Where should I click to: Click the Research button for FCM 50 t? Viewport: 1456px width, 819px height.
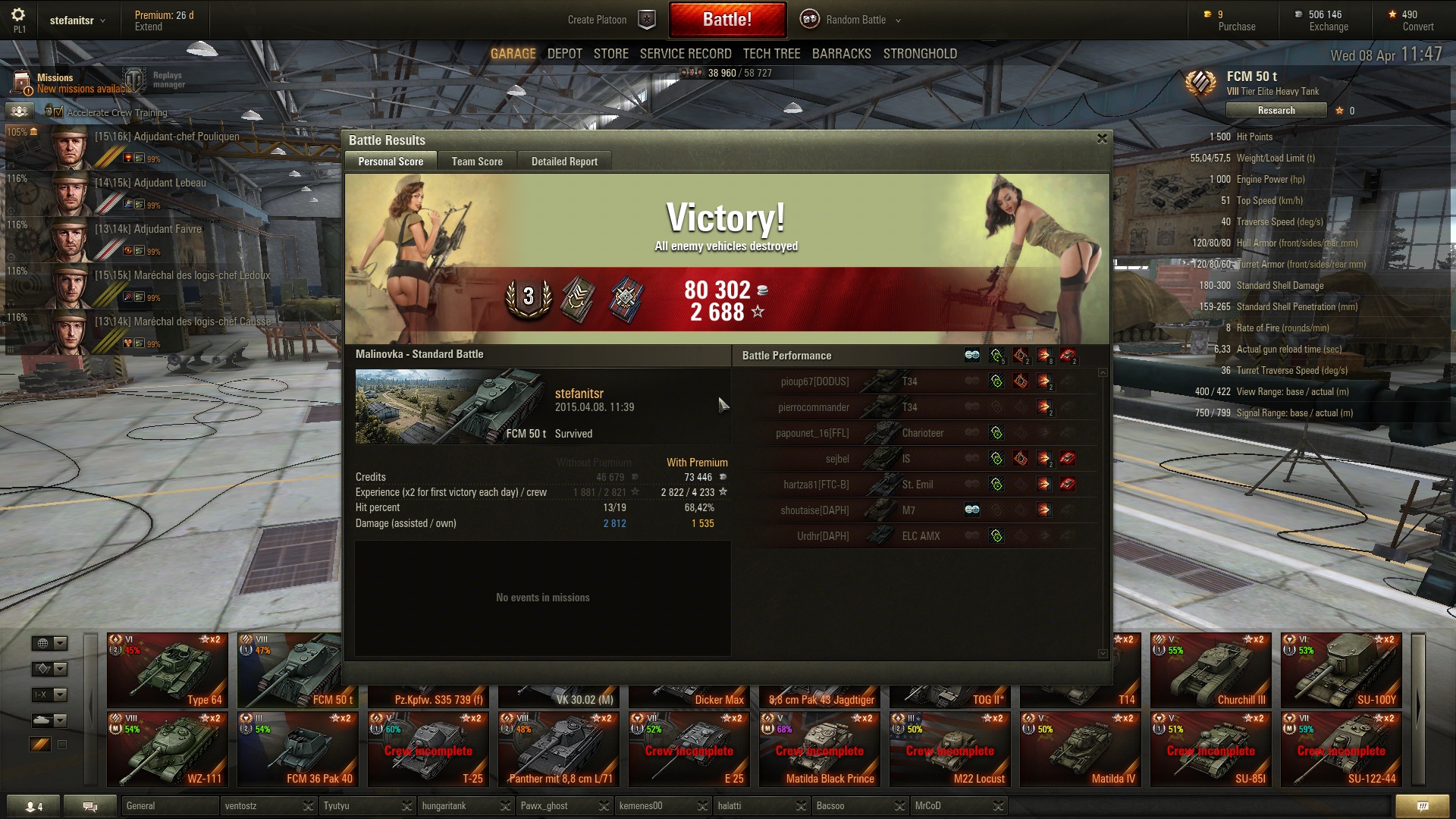click(x=1276, y=111)
